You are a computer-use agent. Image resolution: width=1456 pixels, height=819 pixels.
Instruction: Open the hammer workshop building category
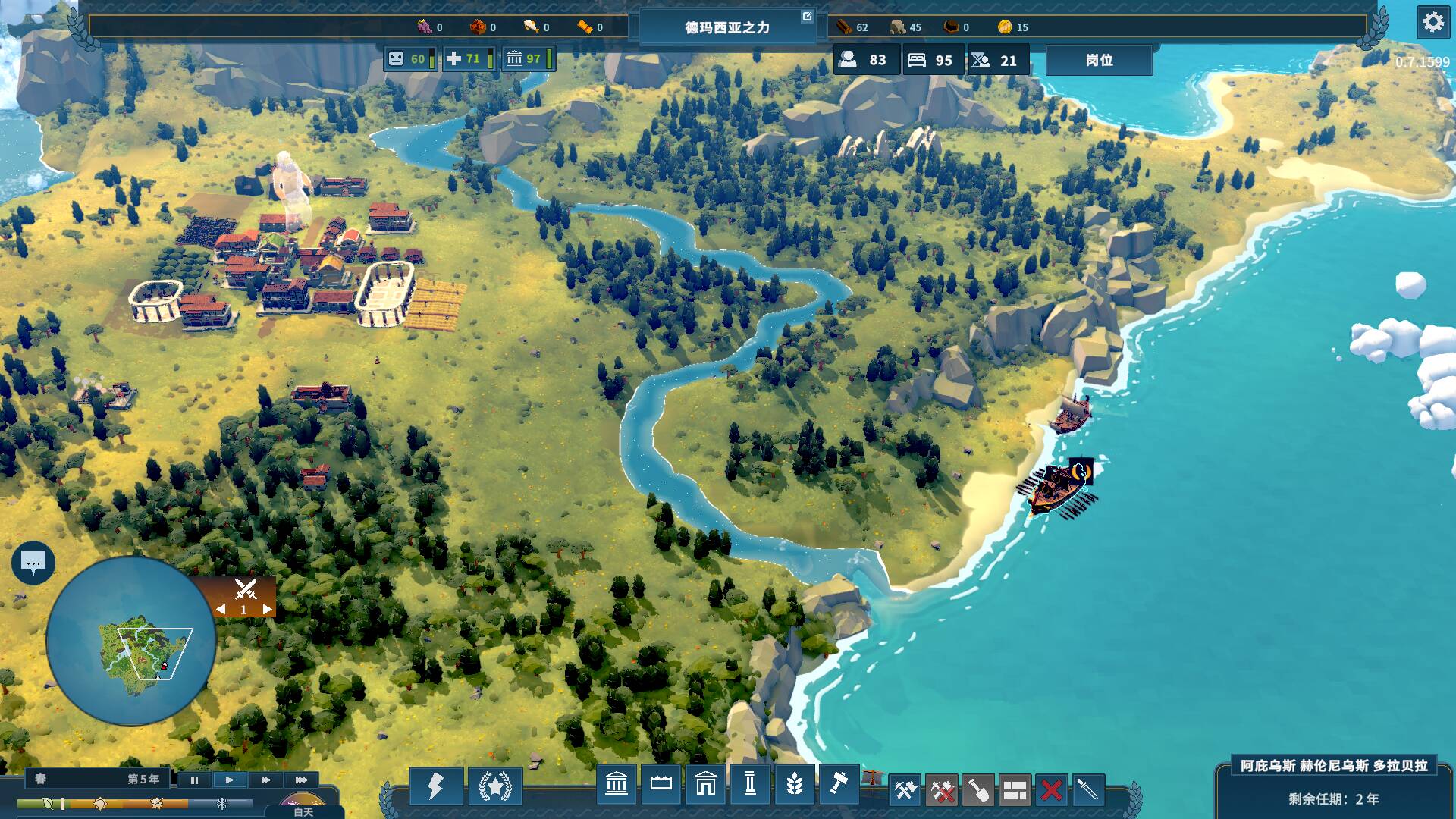pos(838,784)
